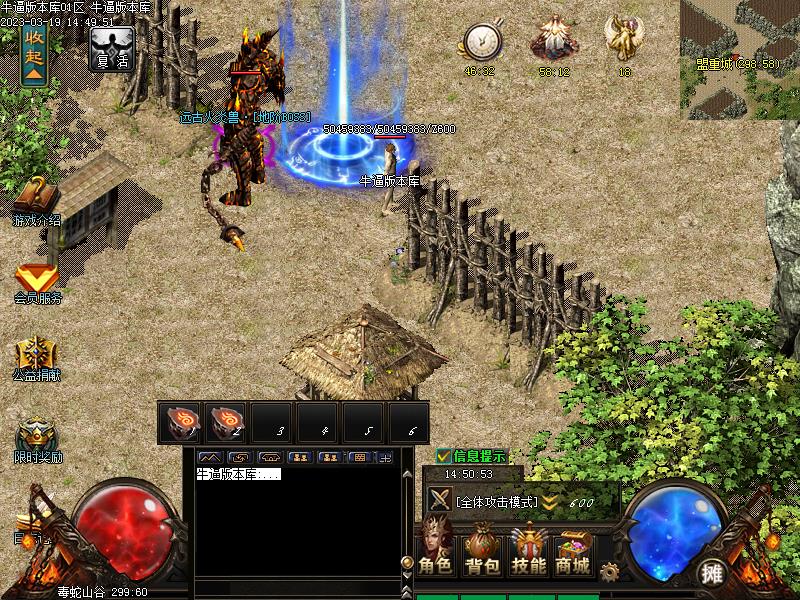Viewport: 800px width, 600px height.
Task: Use the skill in hotbar slot 2
Action: pyautogui.click(x=227, y=423)
